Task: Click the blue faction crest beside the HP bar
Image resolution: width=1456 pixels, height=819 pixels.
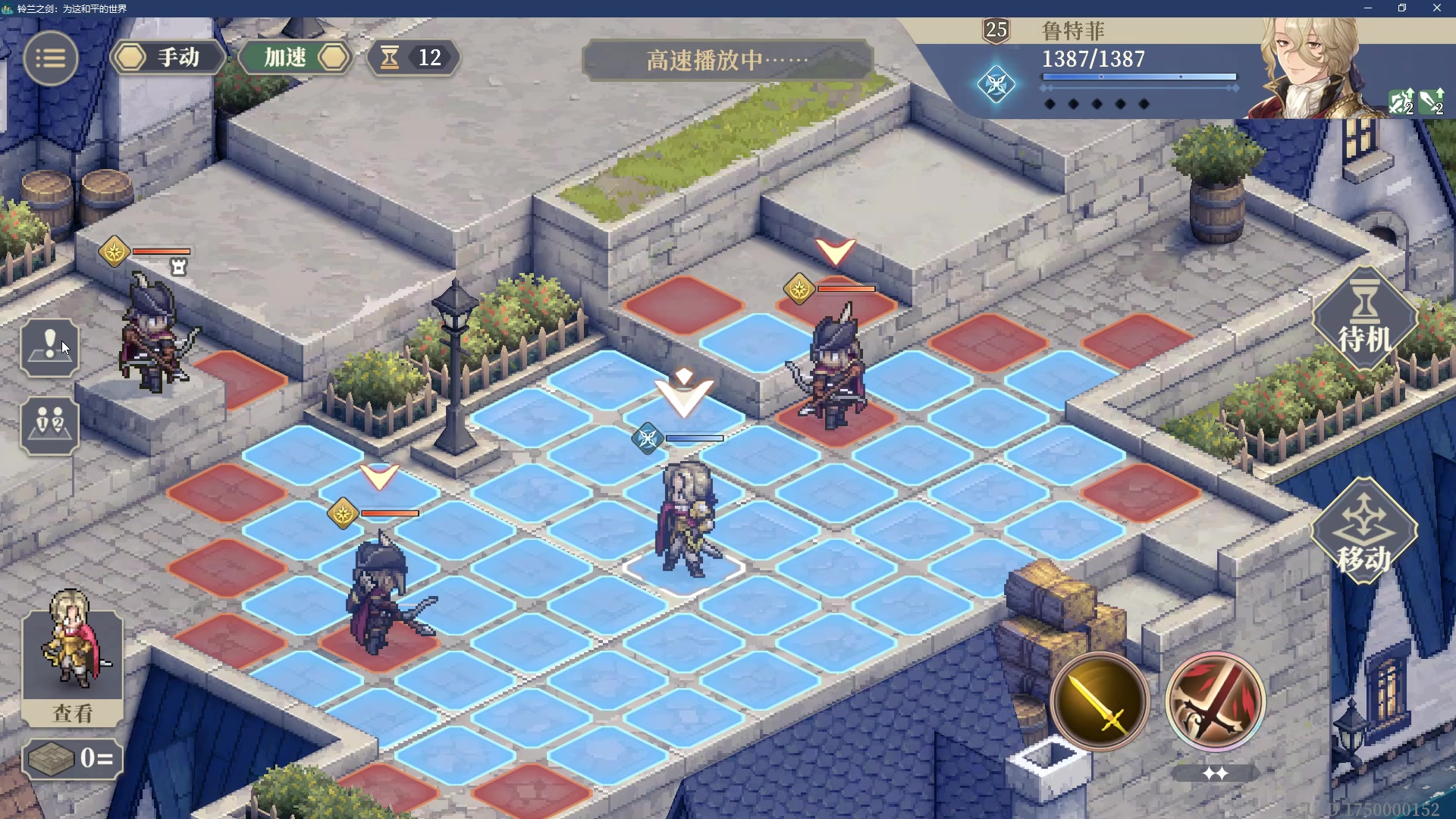Action: [x=998, y=85]
